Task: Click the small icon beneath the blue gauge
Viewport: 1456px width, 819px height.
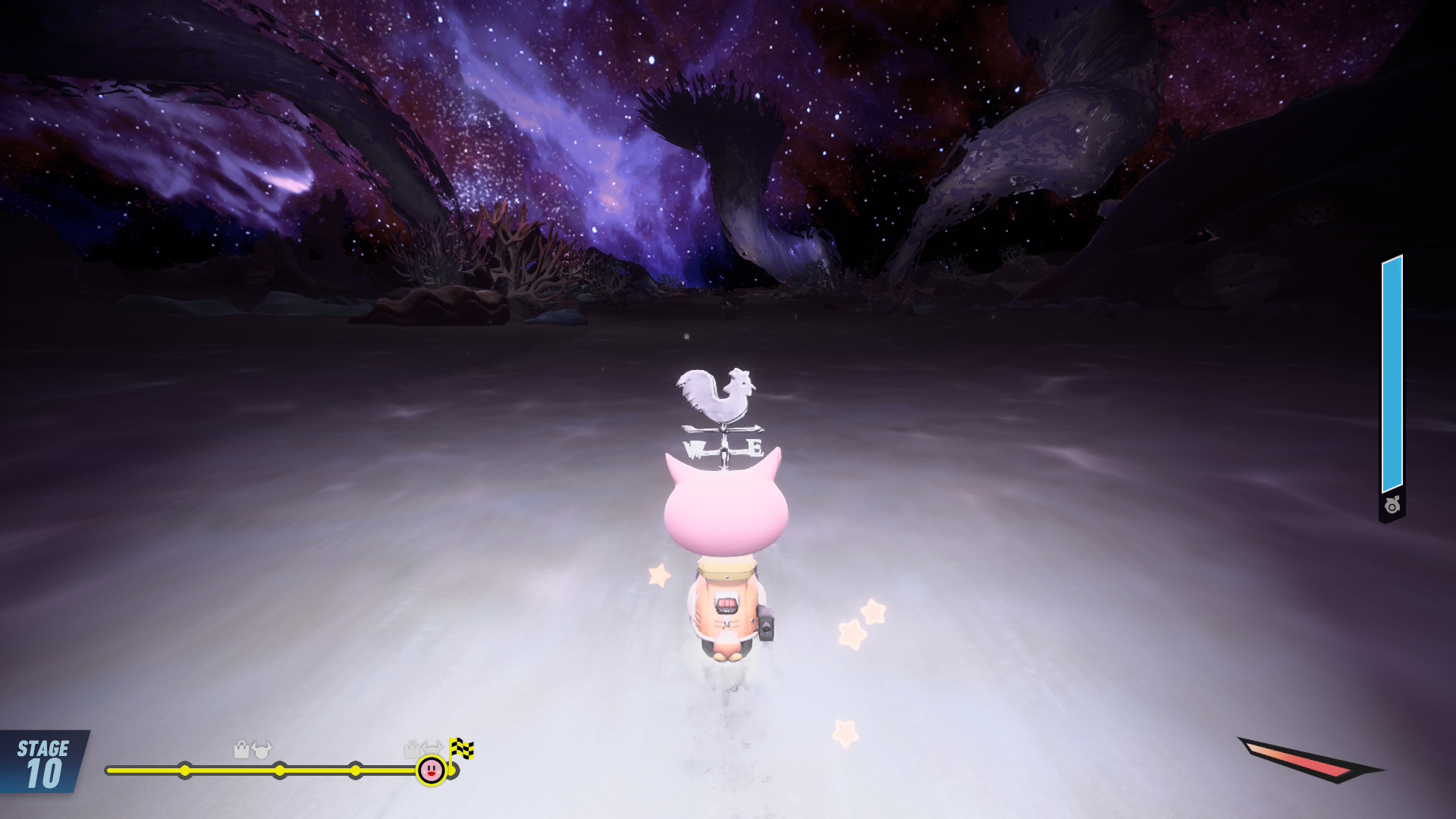Action: click(1392, 506)
